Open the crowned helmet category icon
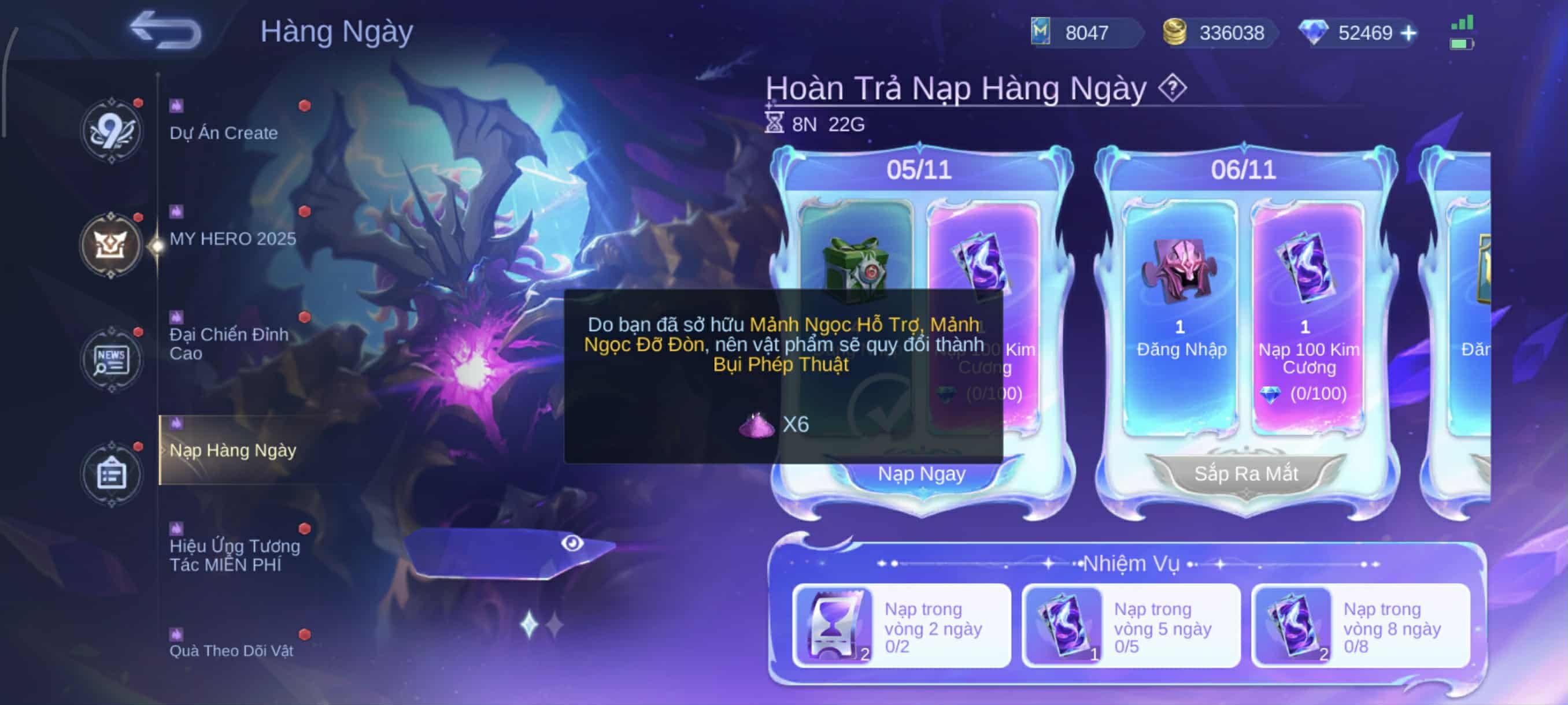The height and width of the screenshot is (705, 1568). coord(111,245)
